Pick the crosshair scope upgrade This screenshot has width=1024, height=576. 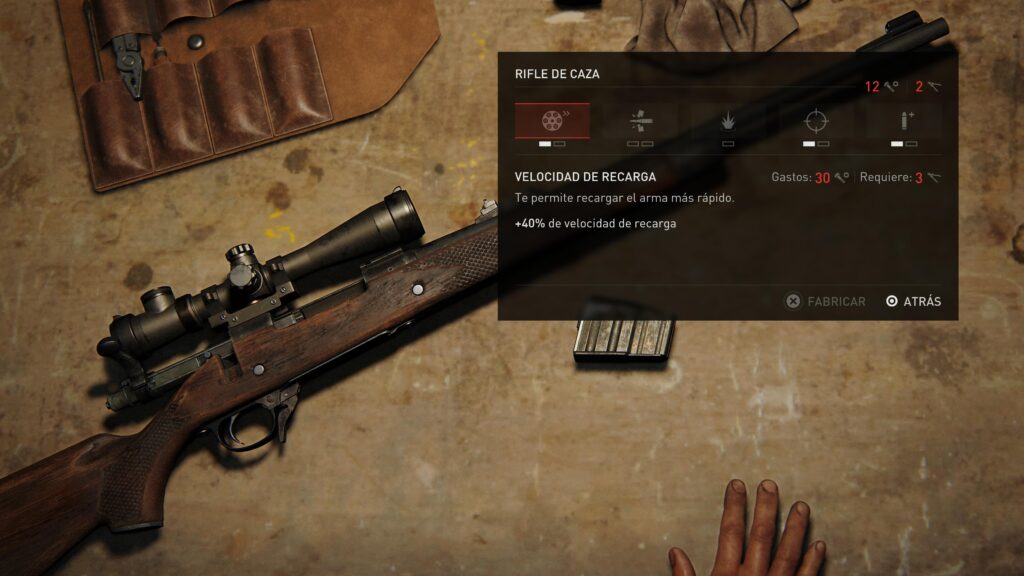click(x=816, y=121)
